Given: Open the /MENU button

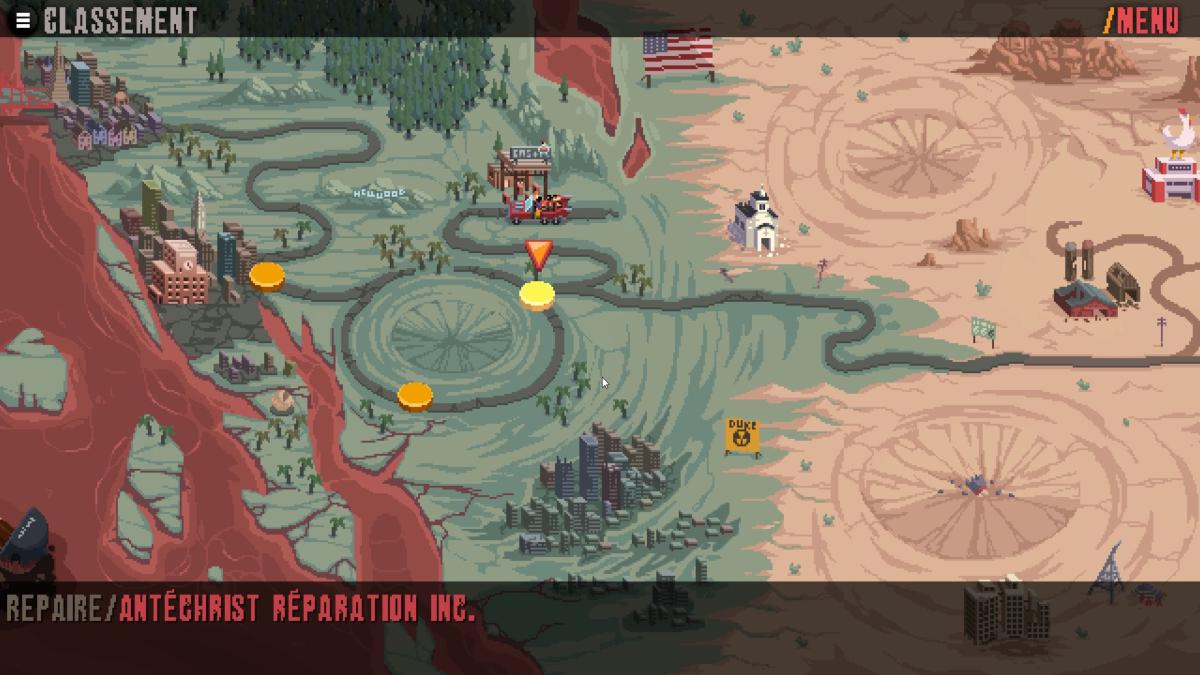Looking at the screenshot, I should coord(1142,20).
